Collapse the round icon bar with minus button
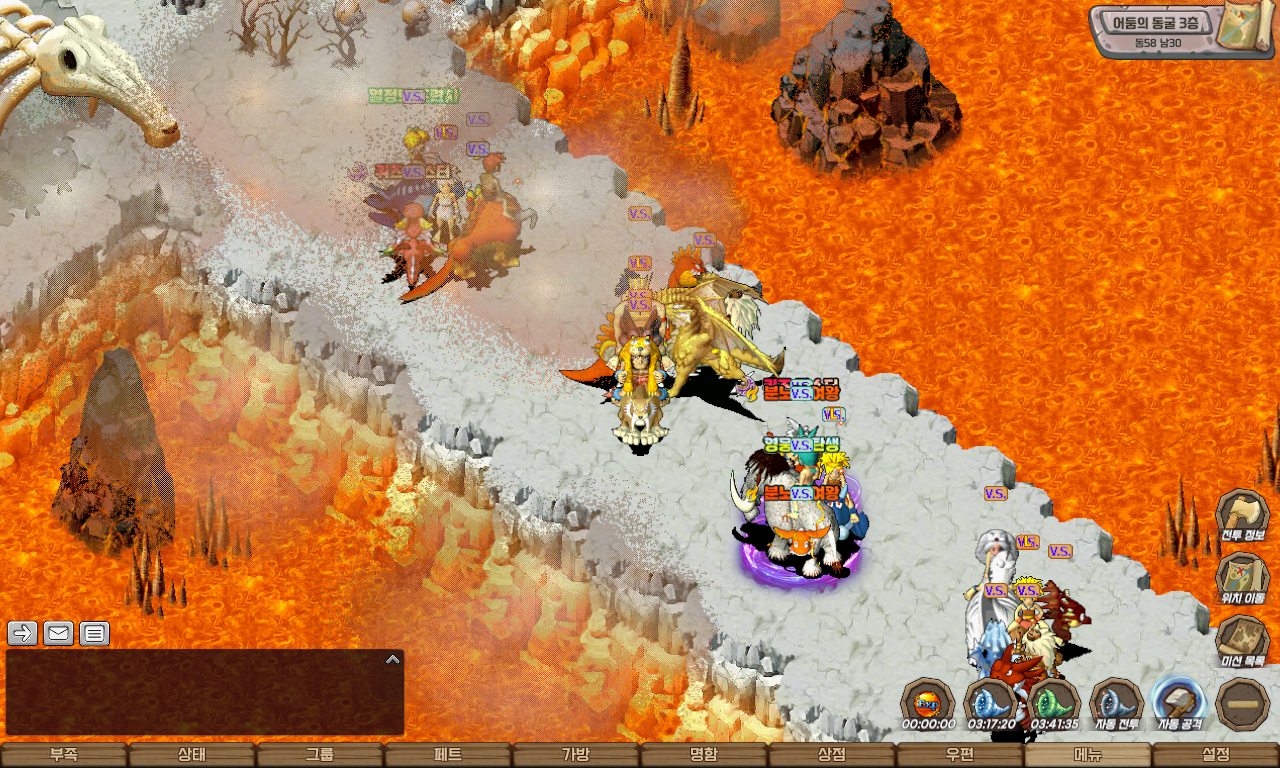The image size is (1280, 768). click(x=1244, y=704)
